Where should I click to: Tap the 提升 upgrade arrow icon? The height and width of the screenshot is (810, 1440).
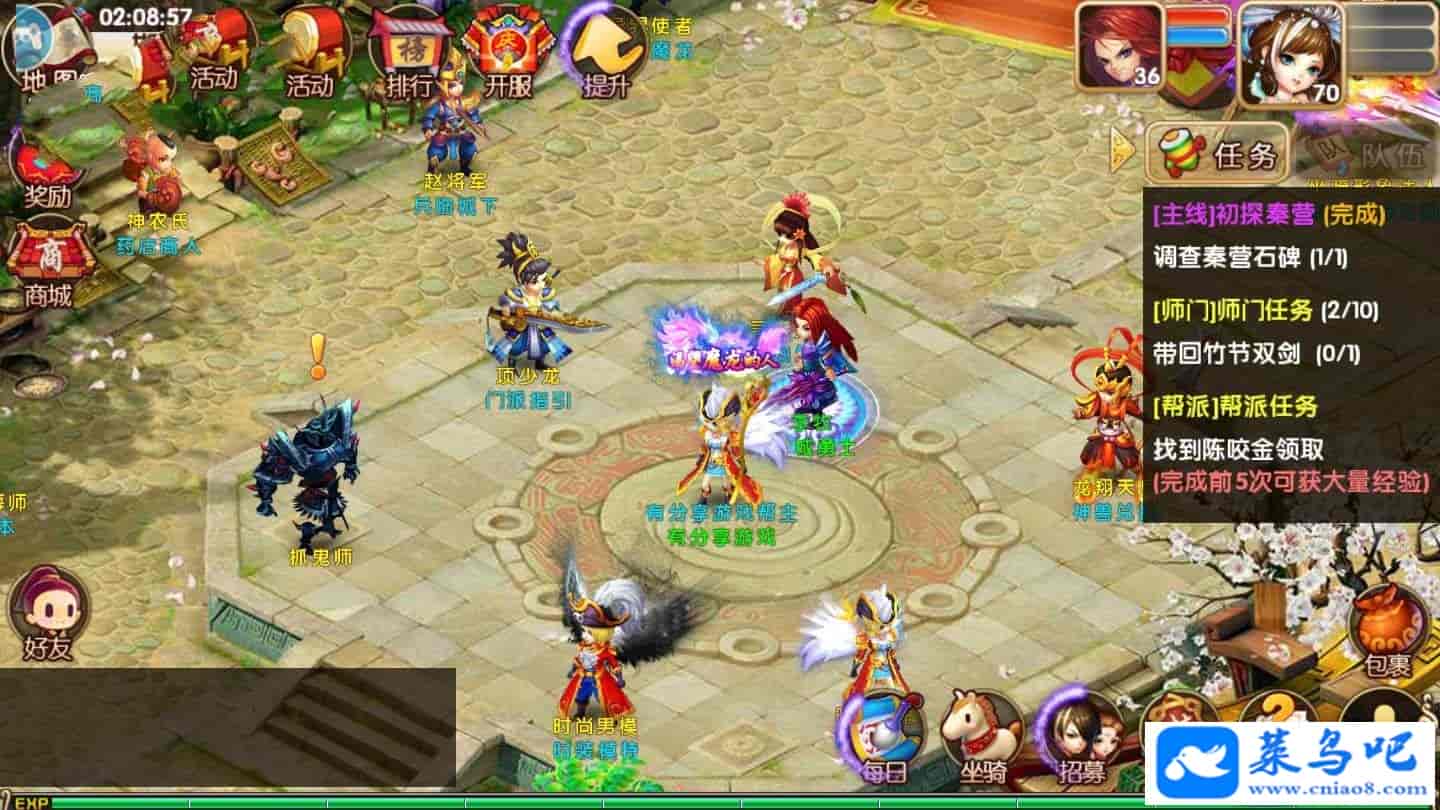[x=606, y=52]
